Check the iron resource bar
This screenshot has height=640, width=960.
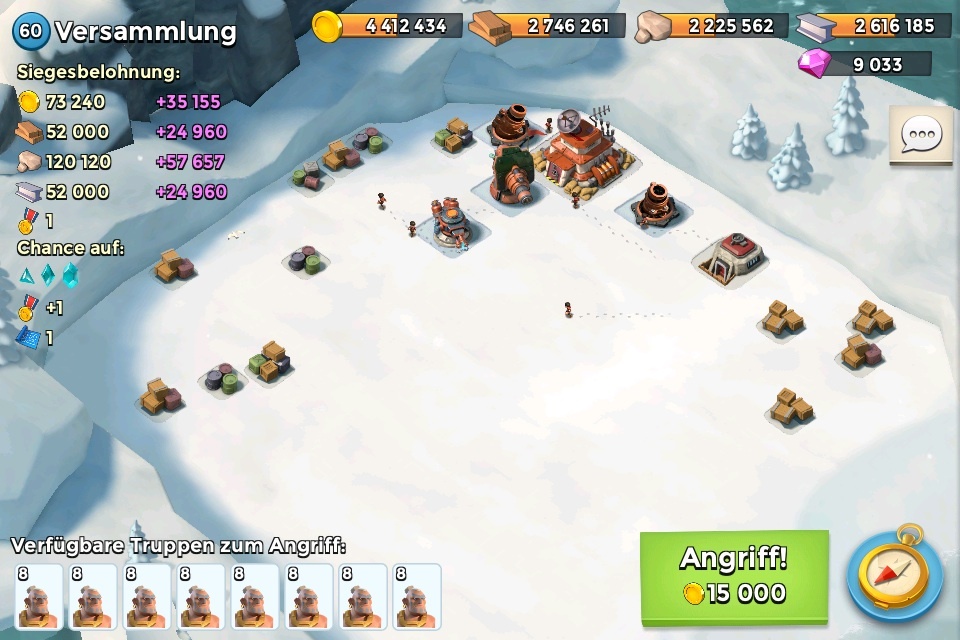[x=875, y=26]
